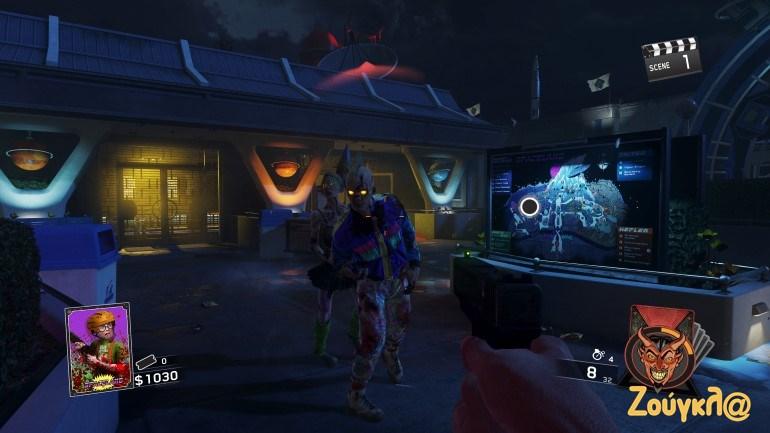The width and height of the screenshot is (770, 433).
Task: Select the character portrait card
Action: click(x=99, y=348)
